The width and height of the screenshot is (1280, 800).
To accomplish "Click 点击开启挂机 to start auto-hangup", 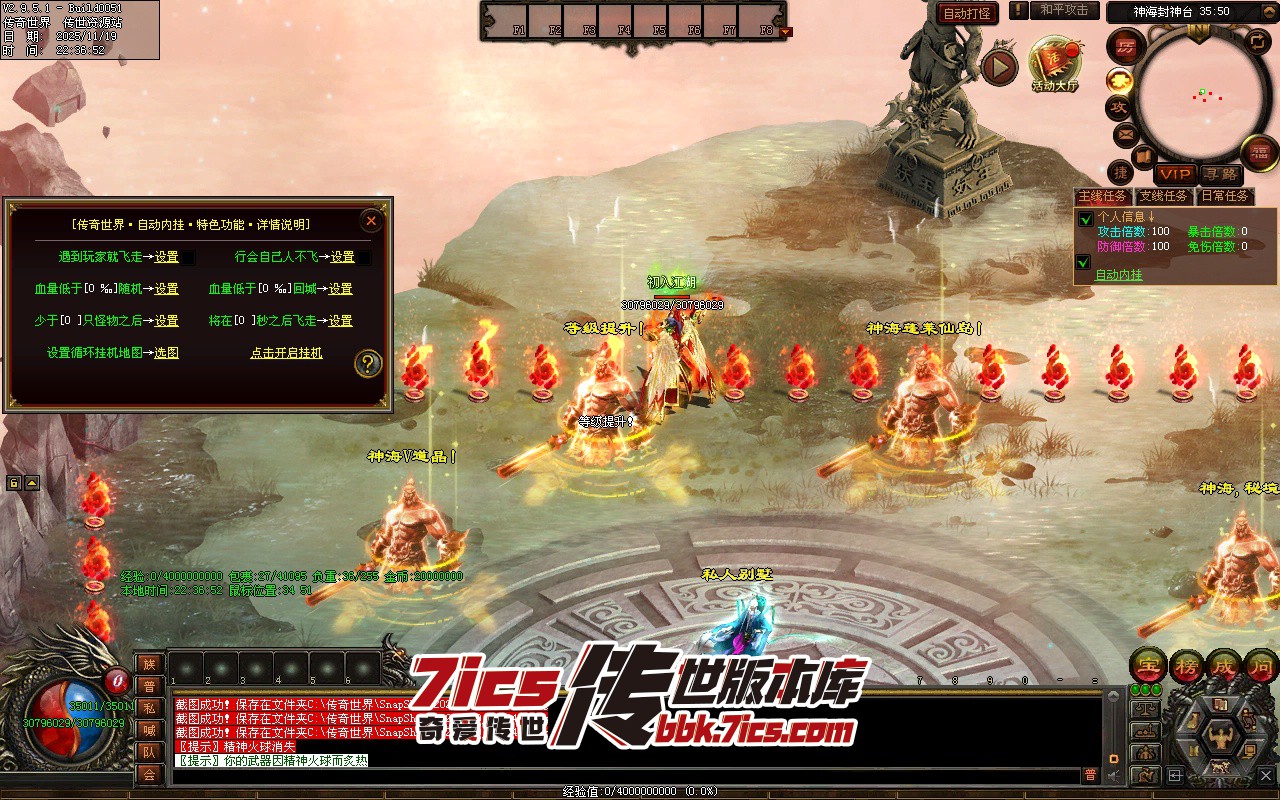I will point(286,353).
